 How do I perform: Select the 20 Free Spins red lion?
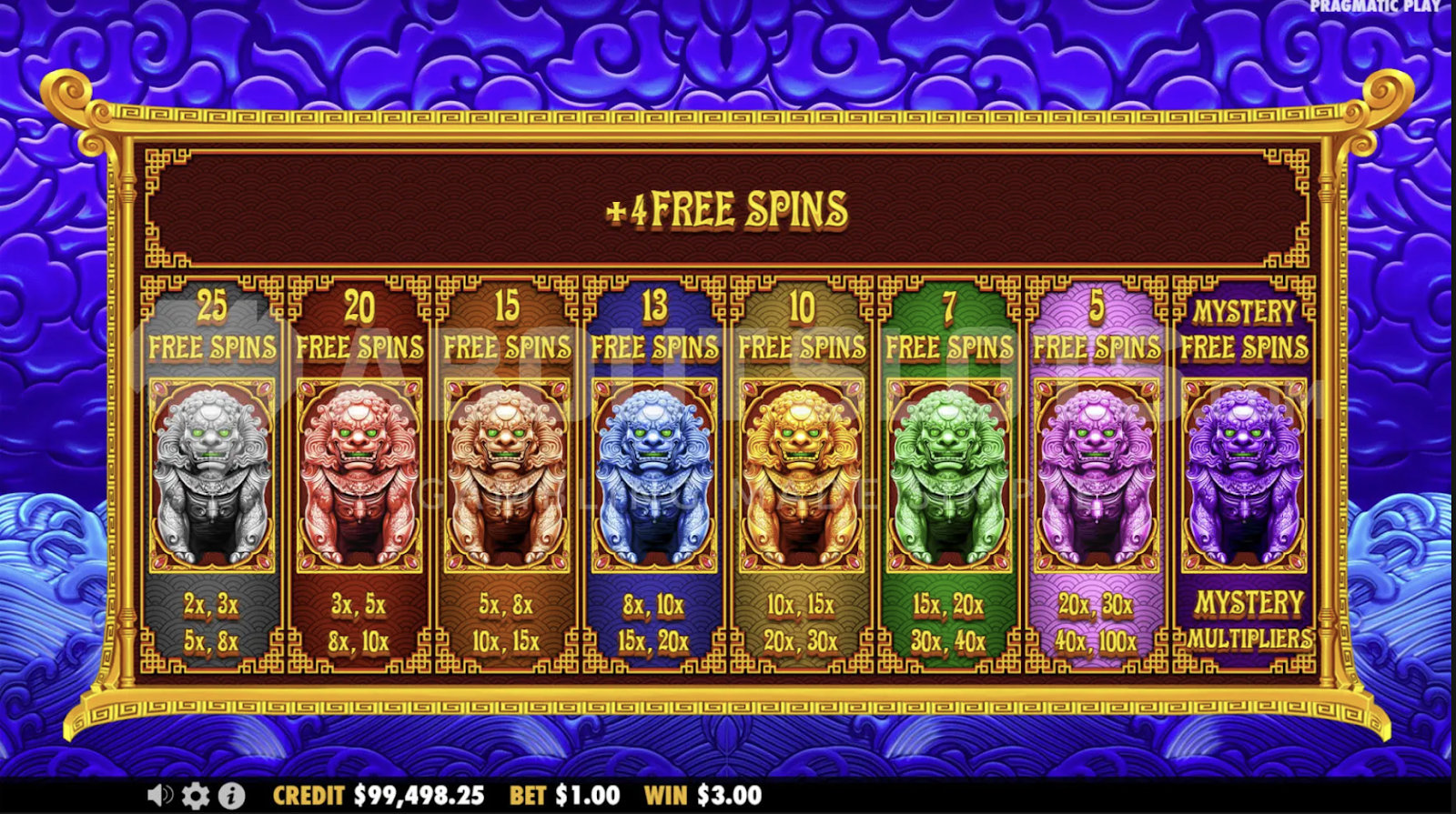click(x=359, y=475)
